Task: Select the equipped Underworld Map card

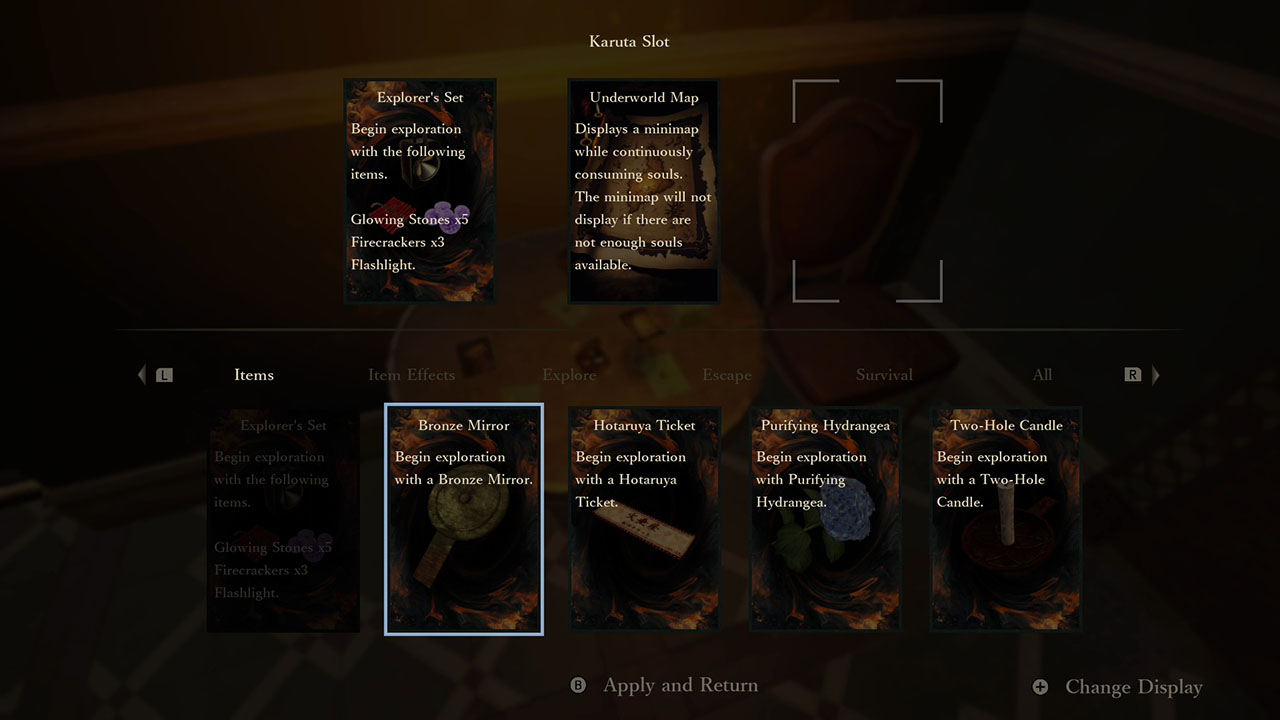Action: [643, 190]
